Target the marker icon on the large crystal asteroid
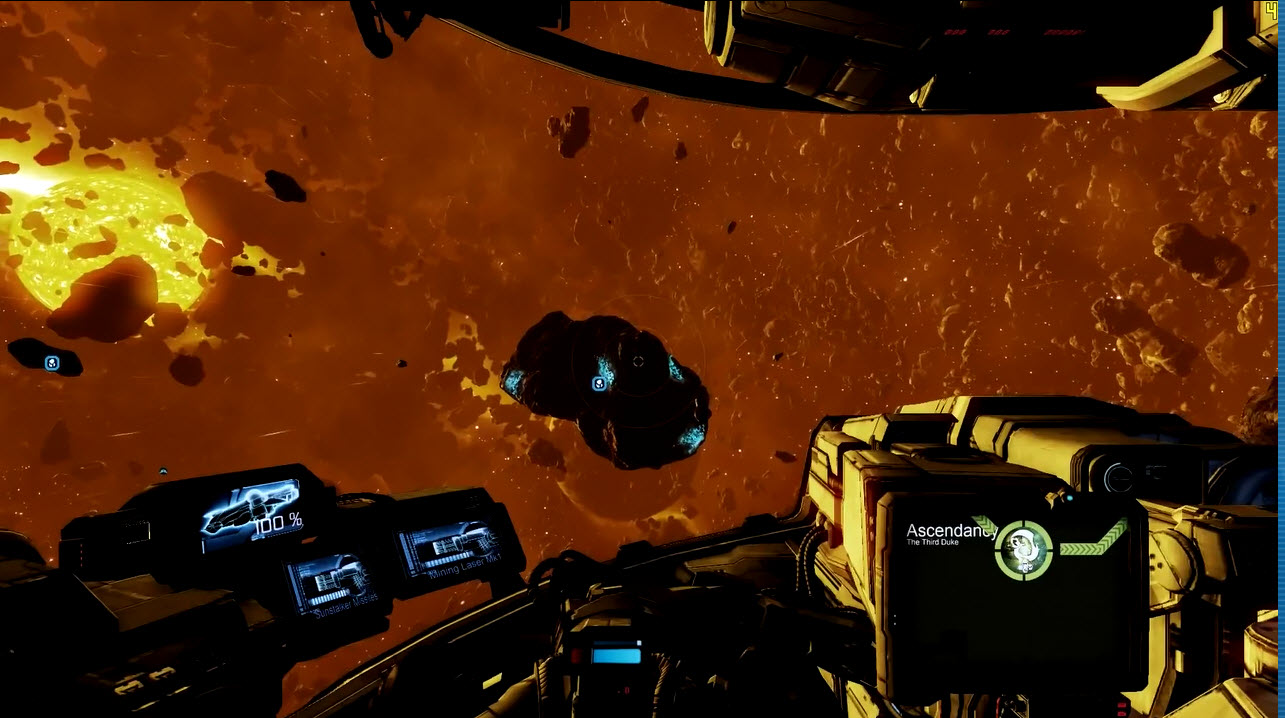The height and width of the screenshot is (718, 1285). pos(598,383)
